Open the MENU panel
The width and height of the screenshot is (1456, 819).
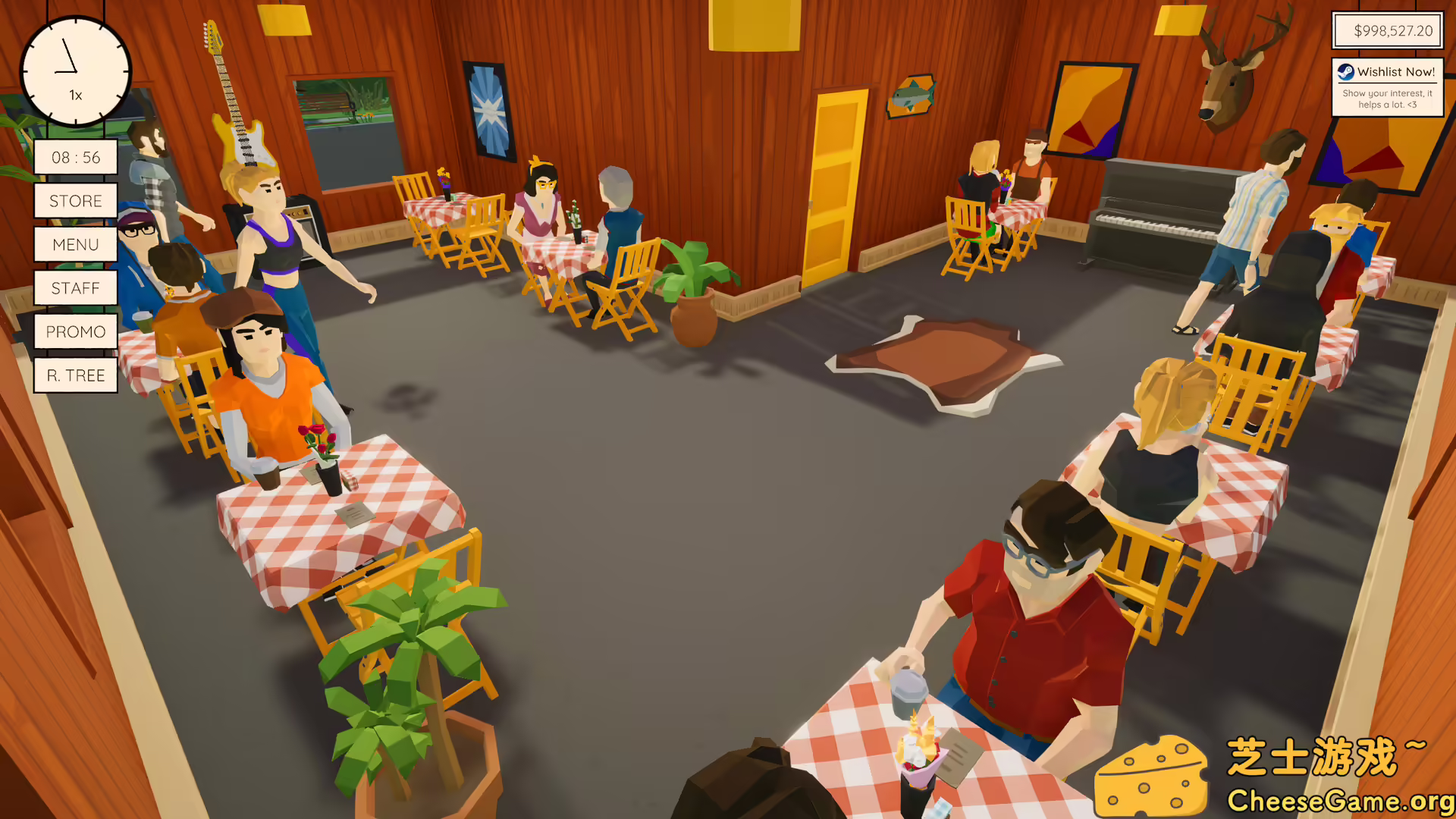pyautogui.click(x=75, y=244)
